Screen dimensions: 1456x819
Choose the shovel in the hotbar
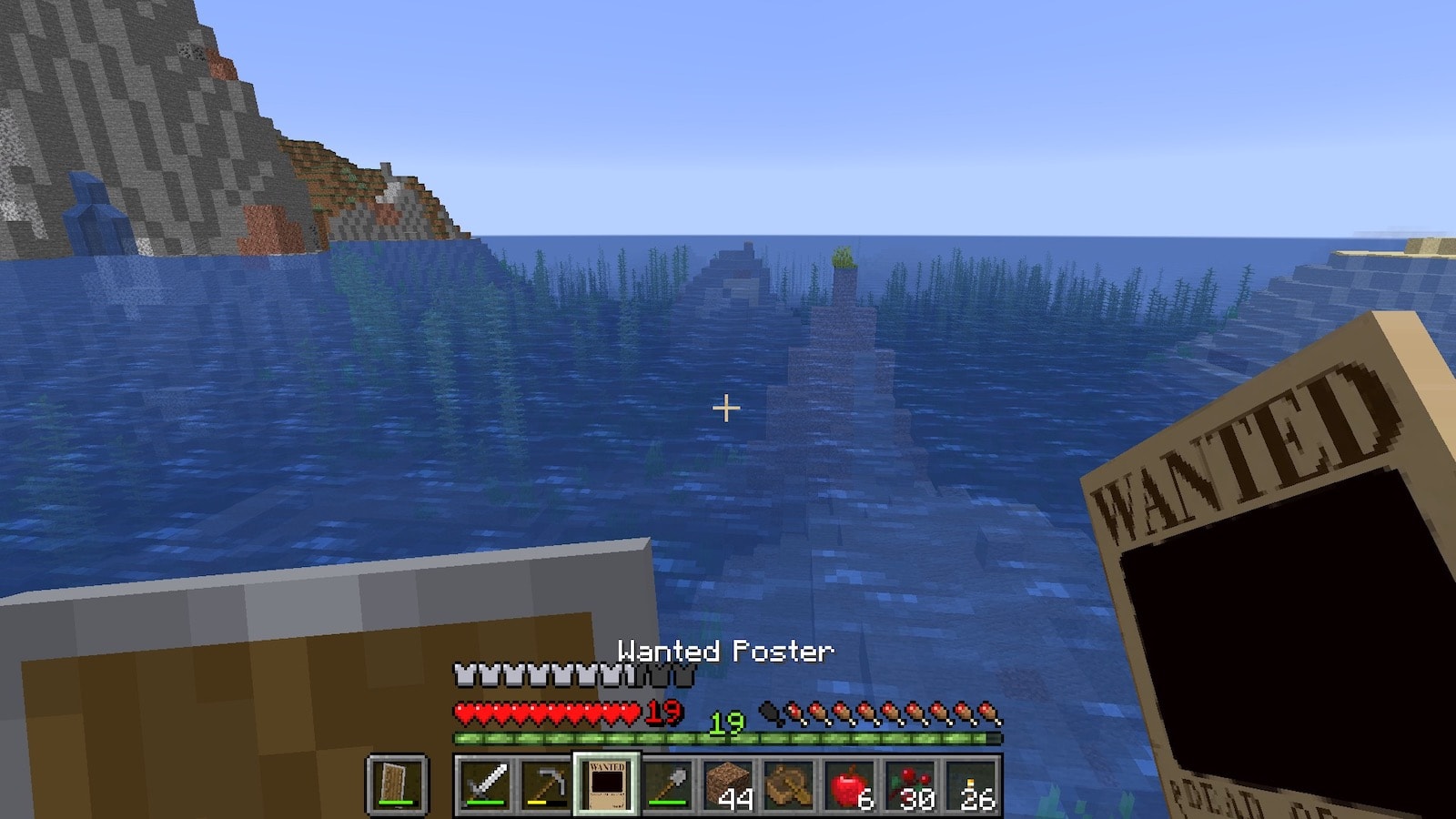point(668,784)
